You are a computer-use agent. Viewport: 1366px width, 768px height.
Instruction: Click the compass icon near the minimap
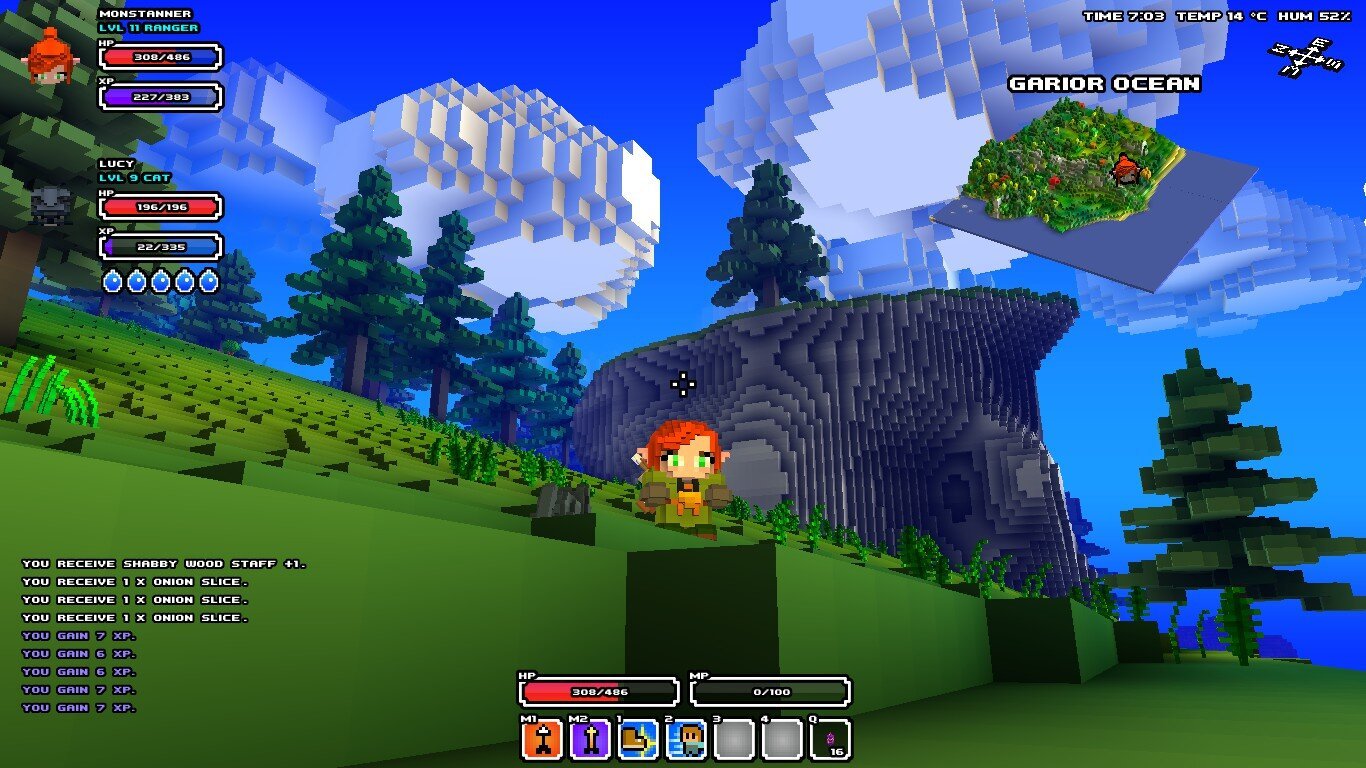pyautogui.click(x=1304, y=56)
